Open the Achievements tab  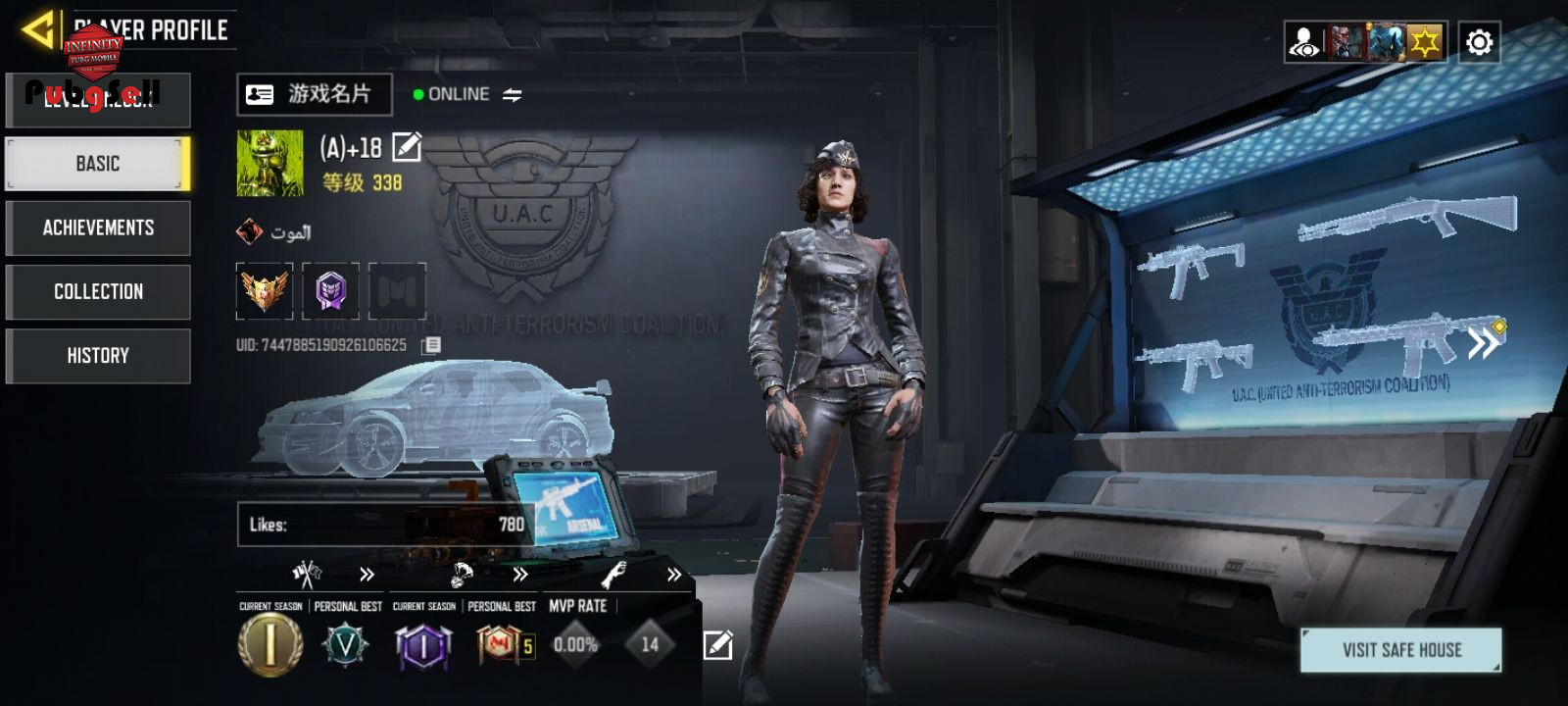[98, 227]
